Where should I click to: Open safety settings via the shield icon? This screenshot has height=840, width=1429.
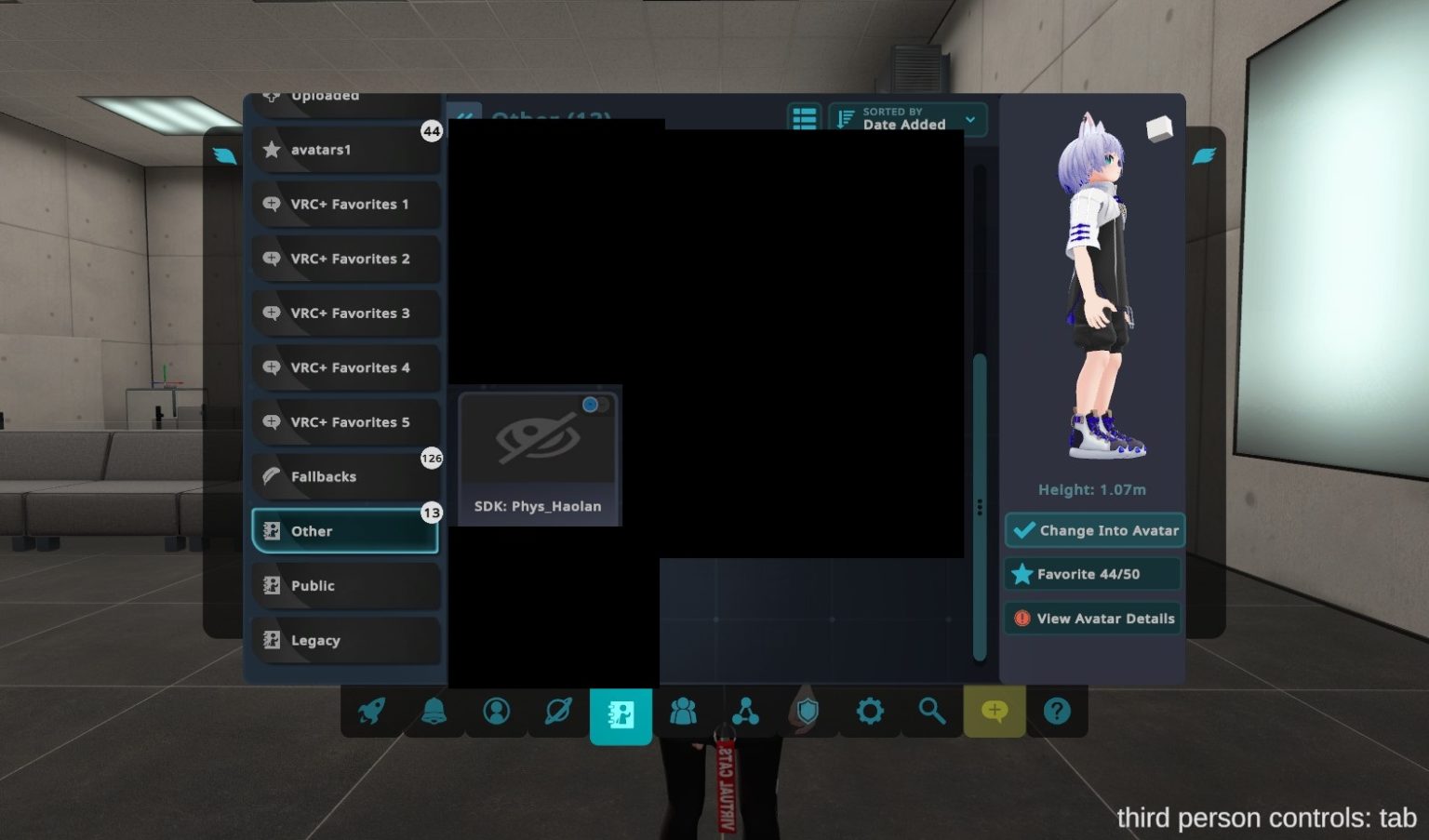[808, 712]
